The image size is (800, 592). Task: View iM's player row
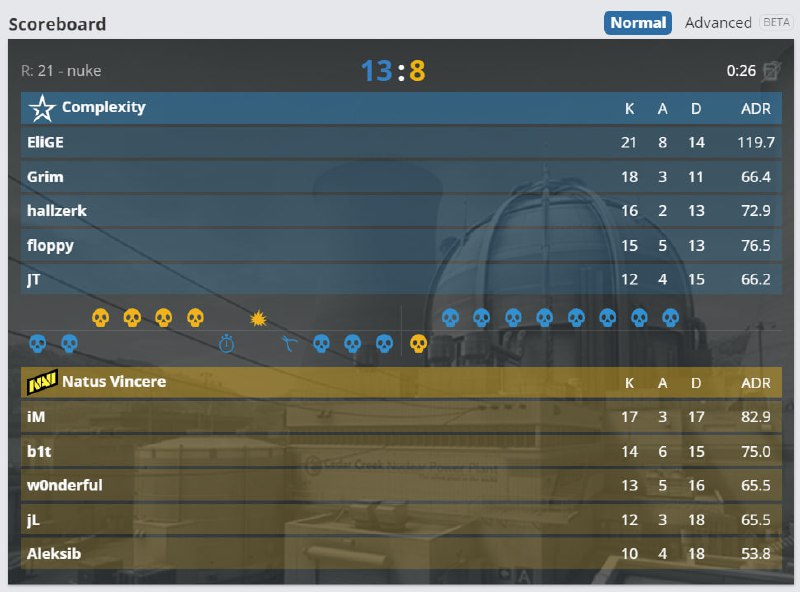pyautogui.click(x=36, y=416)
